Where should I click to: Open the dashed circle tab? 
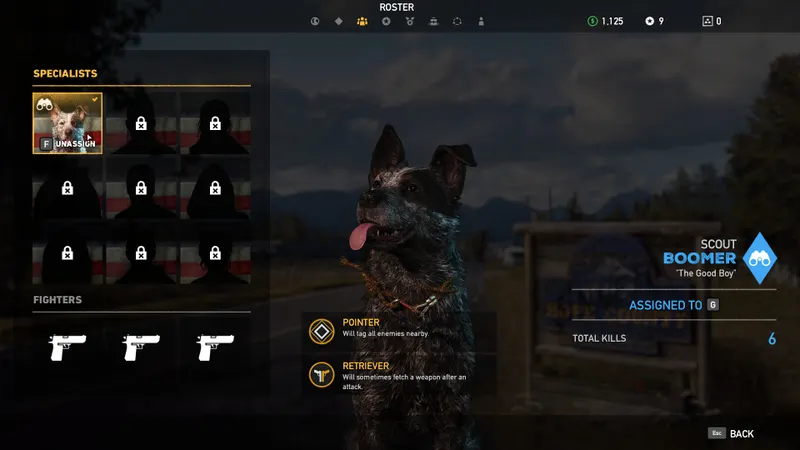[457, 21]
